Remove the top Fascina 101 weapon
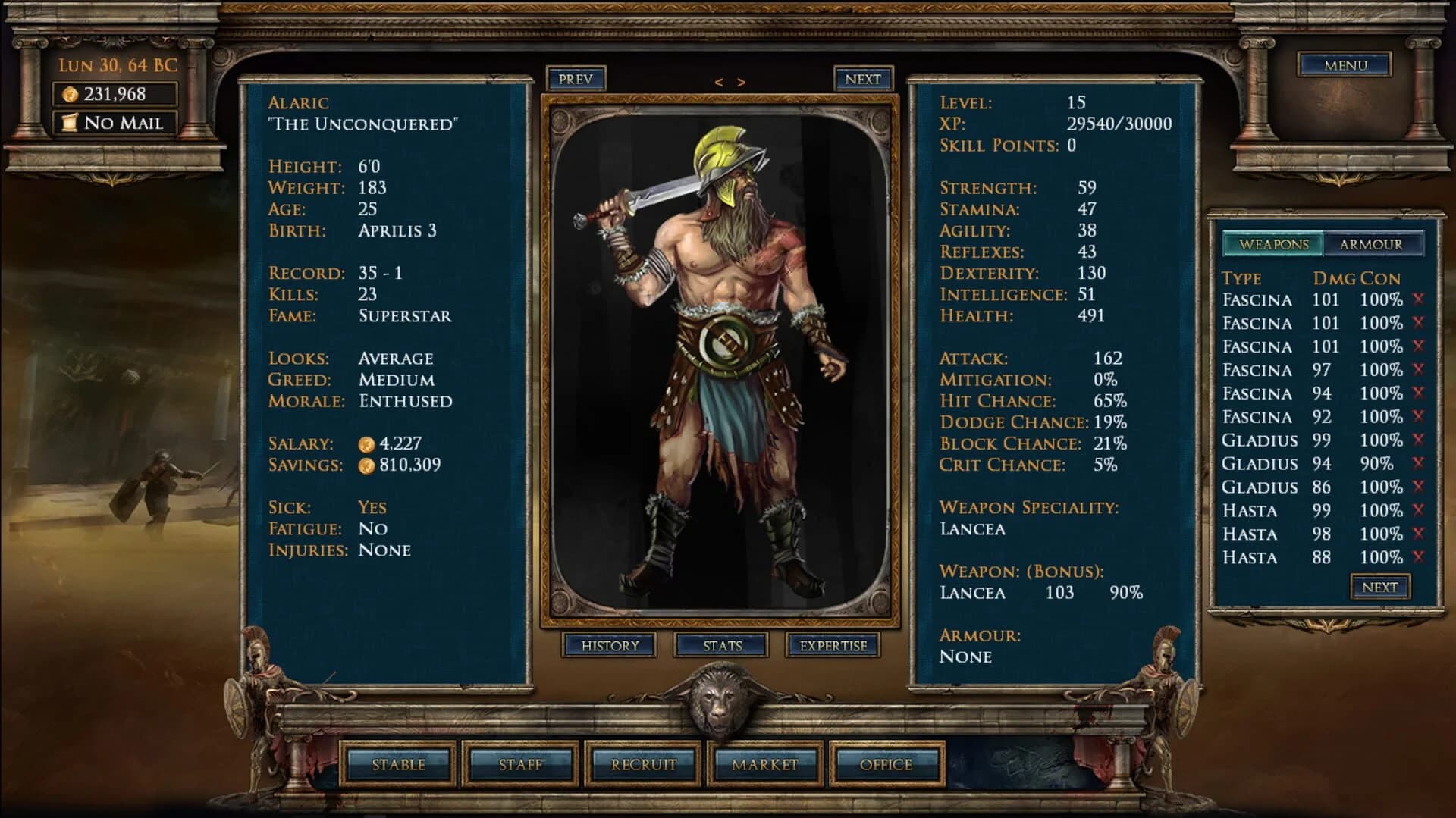Image resolution: width=1456 pixels, height=818 pixels. (x=1417, y=299)
